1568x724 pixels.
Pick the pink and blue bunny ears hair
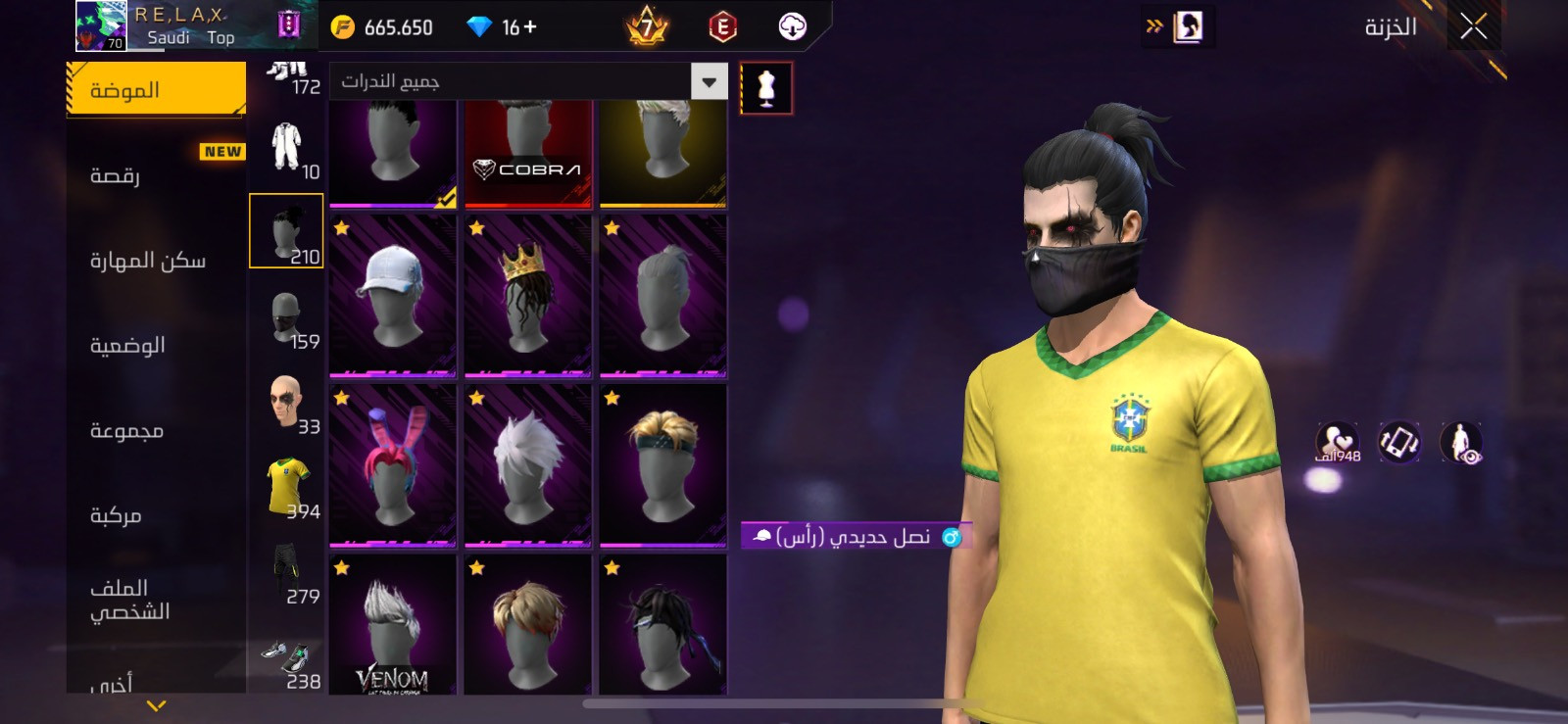392,465
